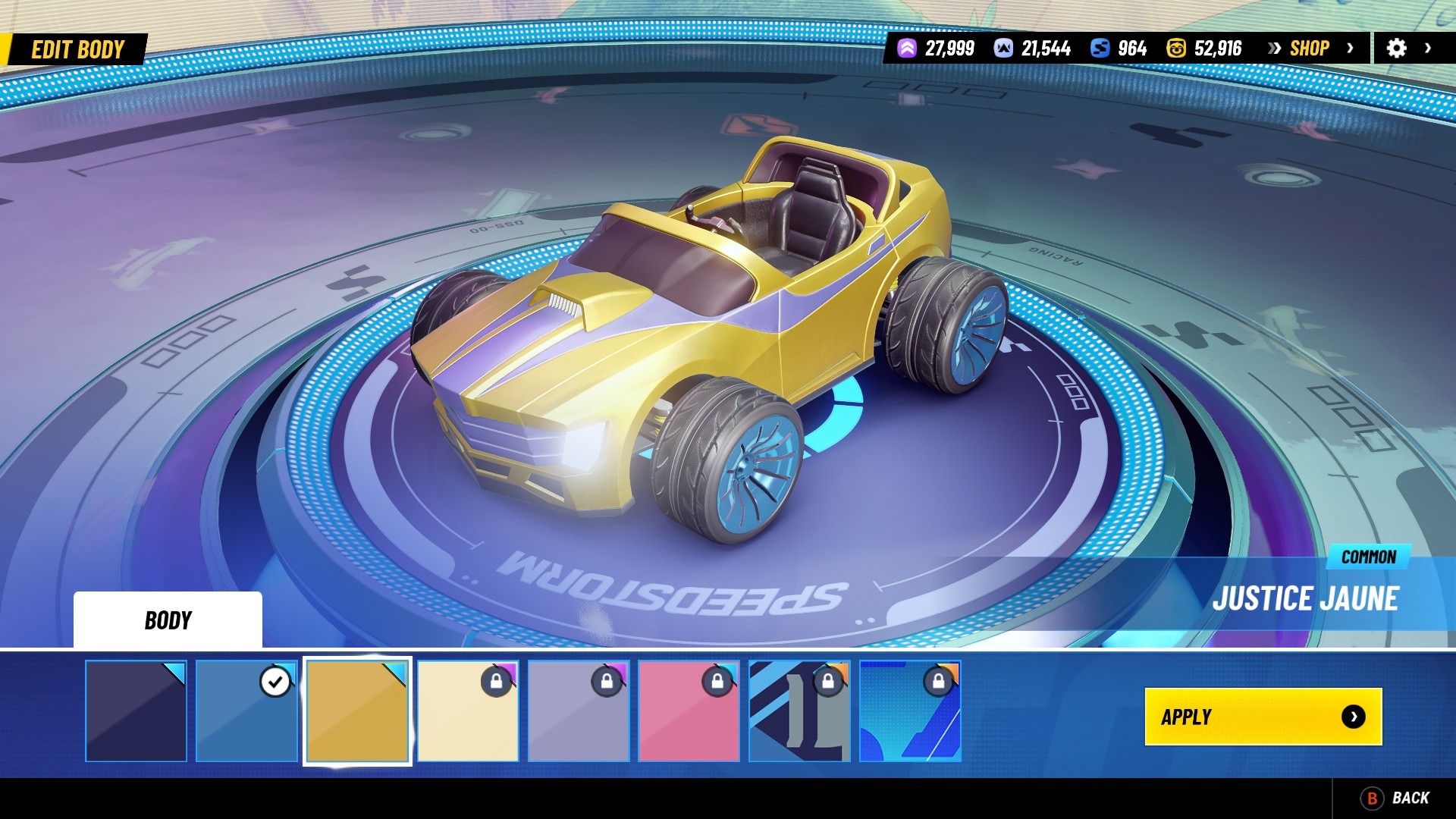This screenshot has height=819, width=1456.
Task: Pick the locked striped navy livery swatch
Action: [x=799, y=711]
